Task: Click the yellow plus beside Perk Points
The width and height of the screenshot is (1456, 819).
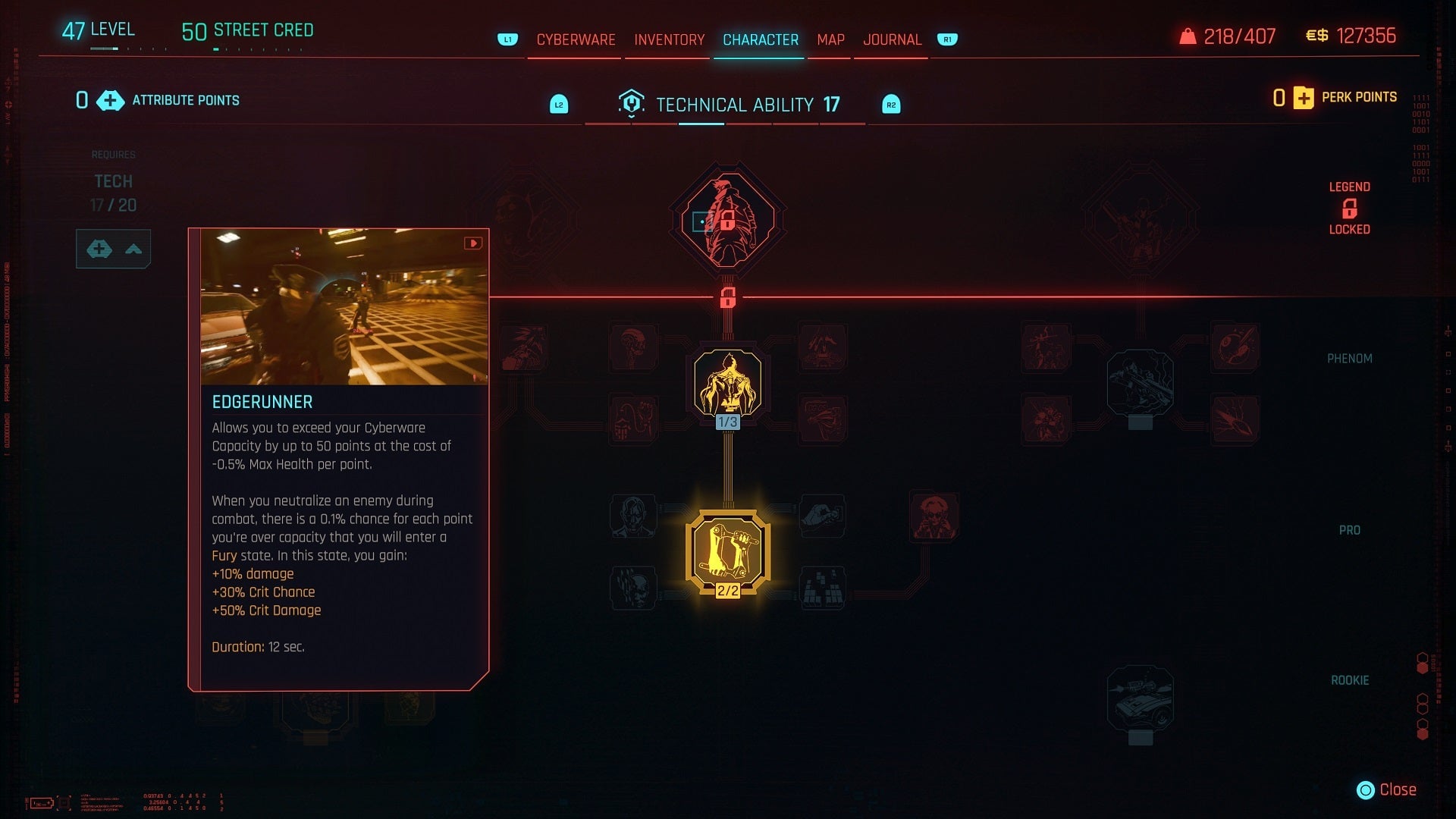Action: tap(1302, 98)
